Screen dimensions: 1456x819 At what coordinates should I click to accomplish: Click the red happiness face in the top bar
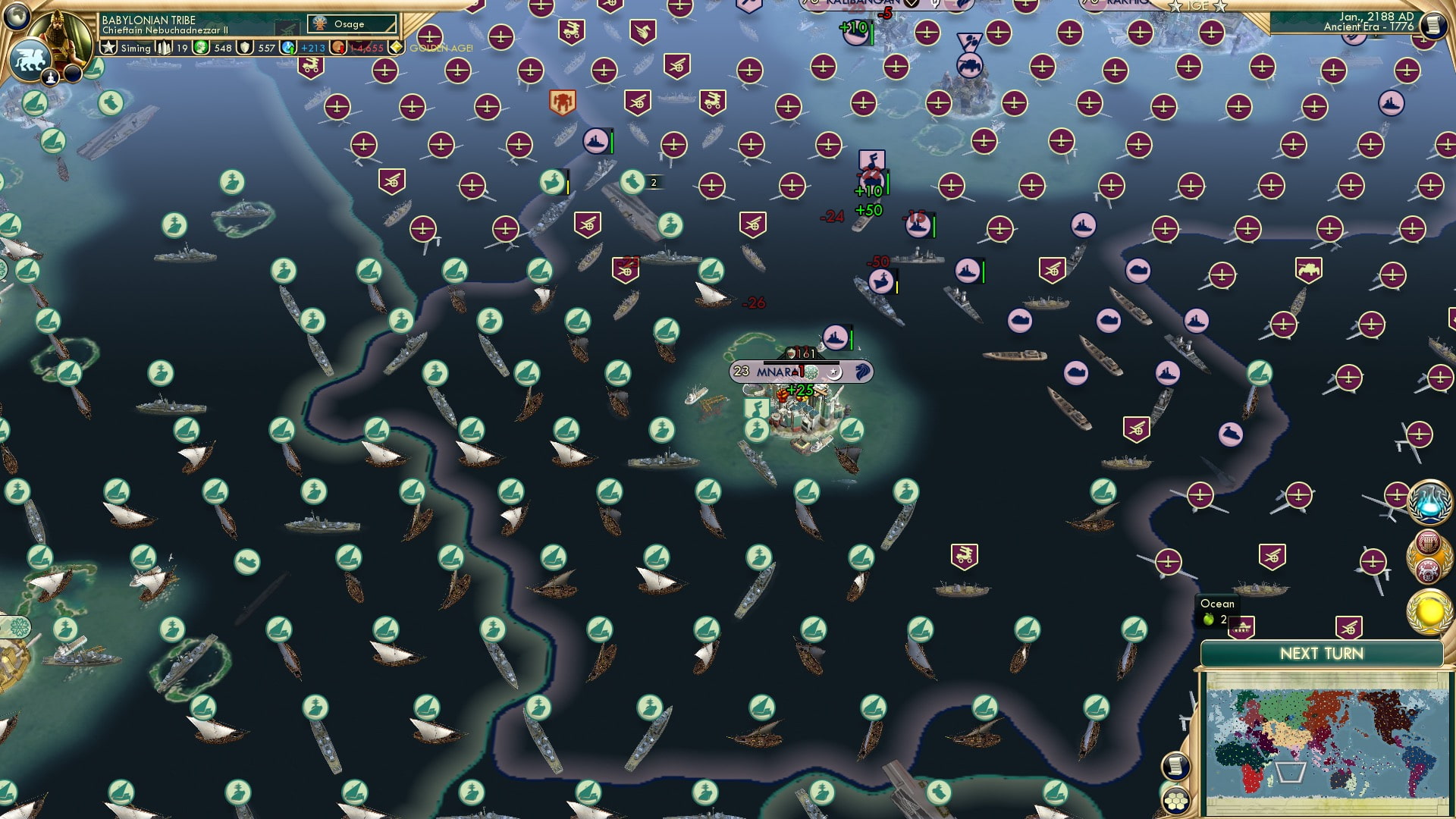click(337, 47)
